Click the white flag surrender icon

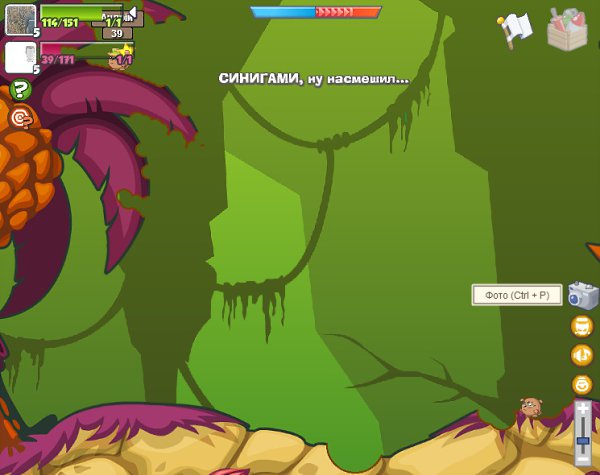click(516, 29)
